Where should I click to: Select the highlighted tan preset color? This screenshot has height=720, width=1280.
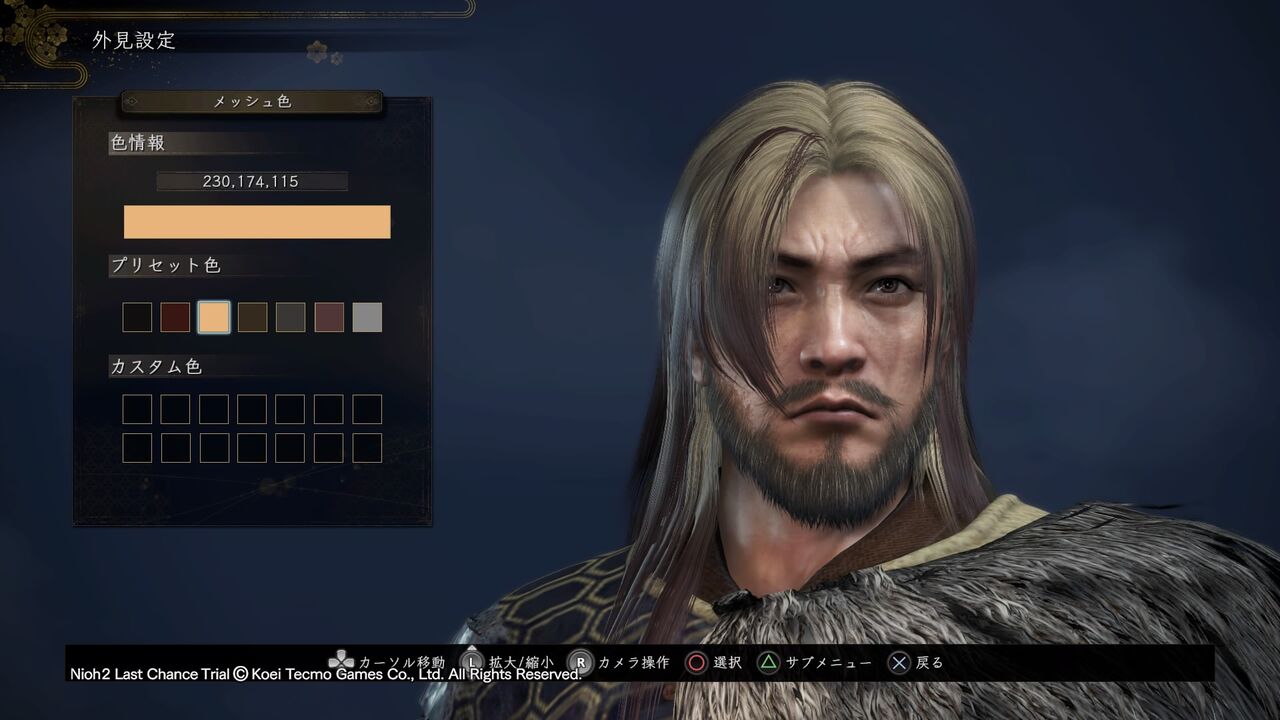pos(213,317)
